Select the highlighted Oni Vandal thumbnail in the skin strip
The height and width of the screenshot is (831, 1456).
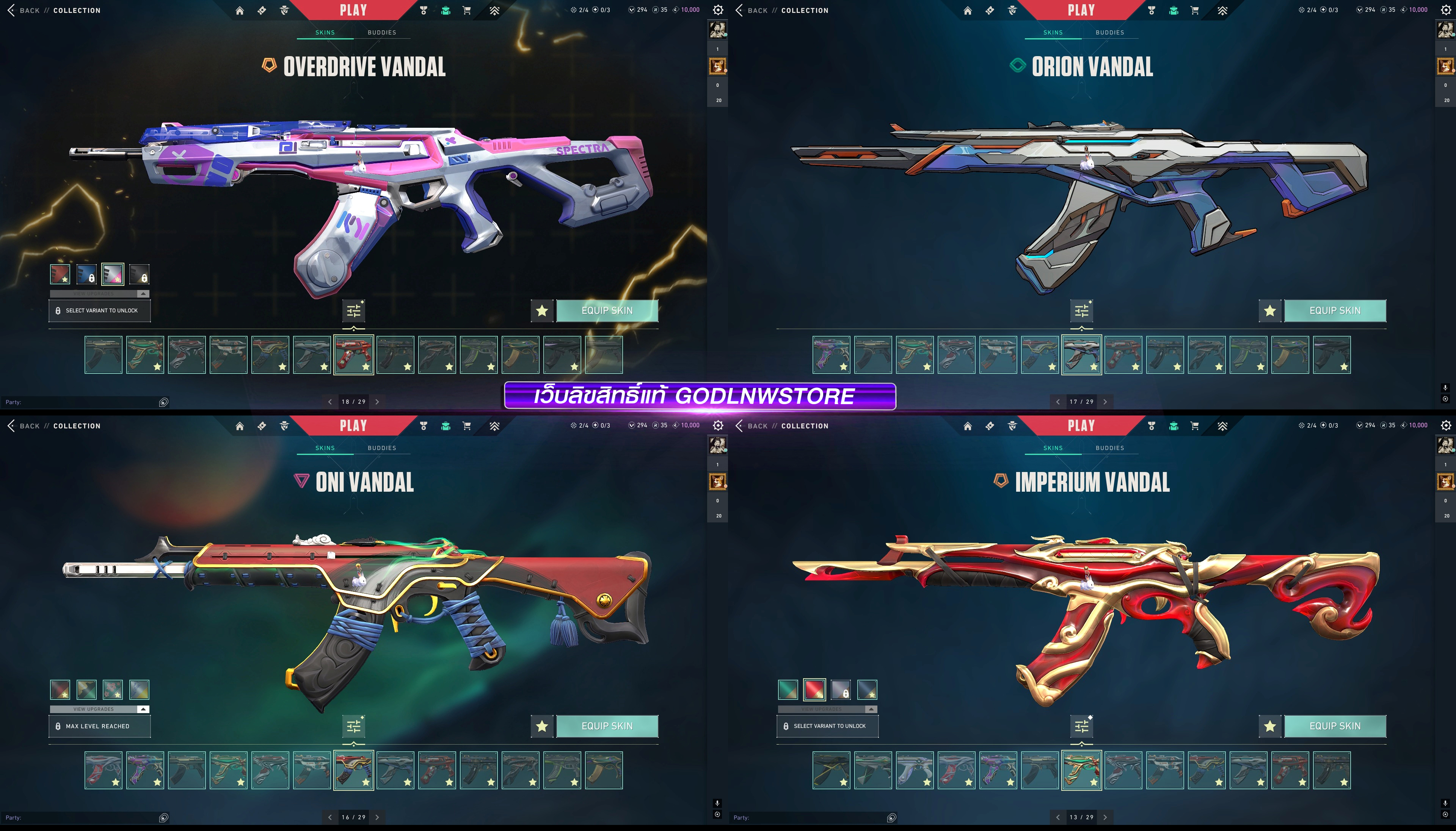point(353,770)
